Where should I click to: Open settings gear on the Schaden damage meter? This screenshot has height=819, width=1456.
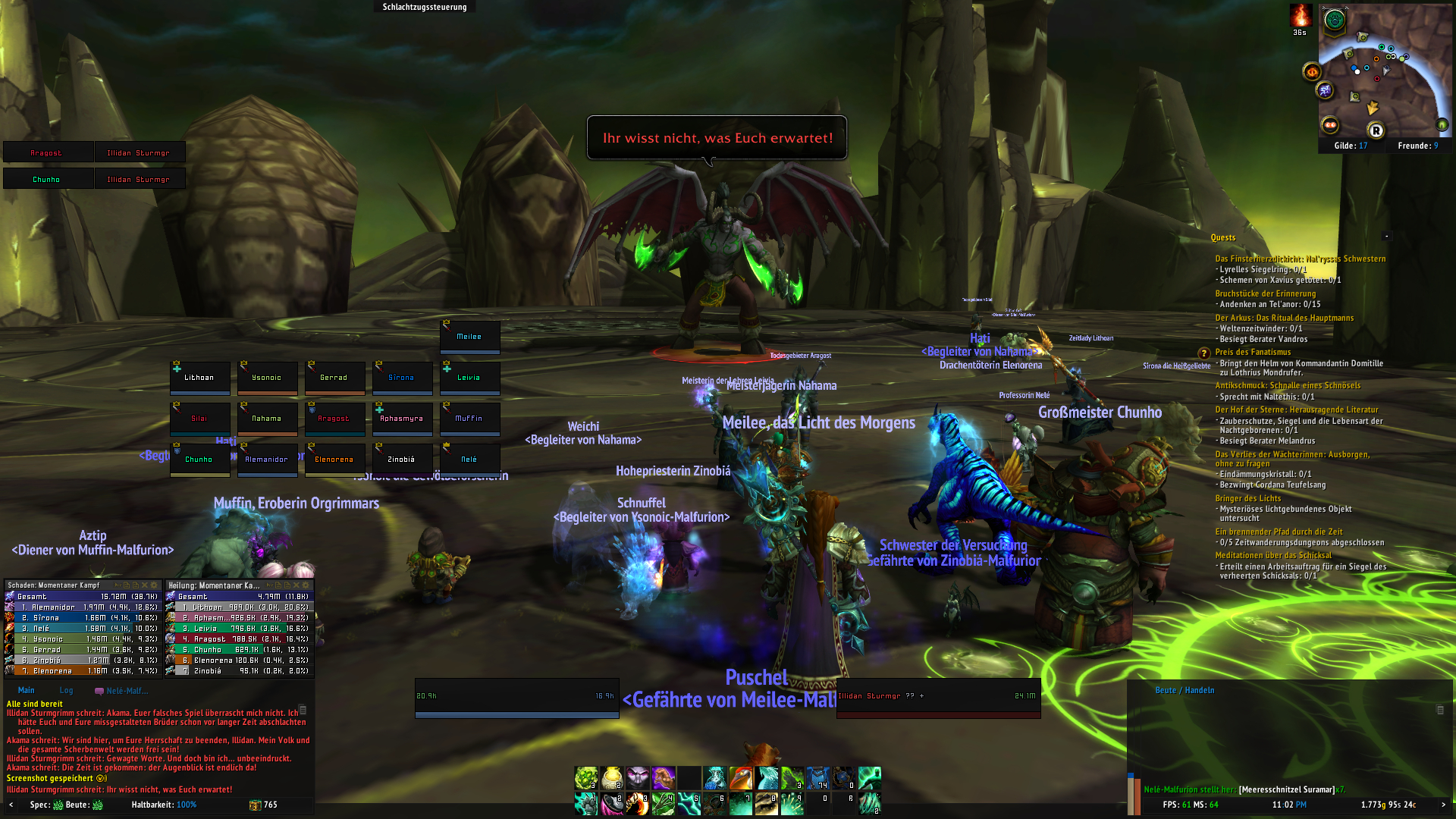tap(154, 585)
